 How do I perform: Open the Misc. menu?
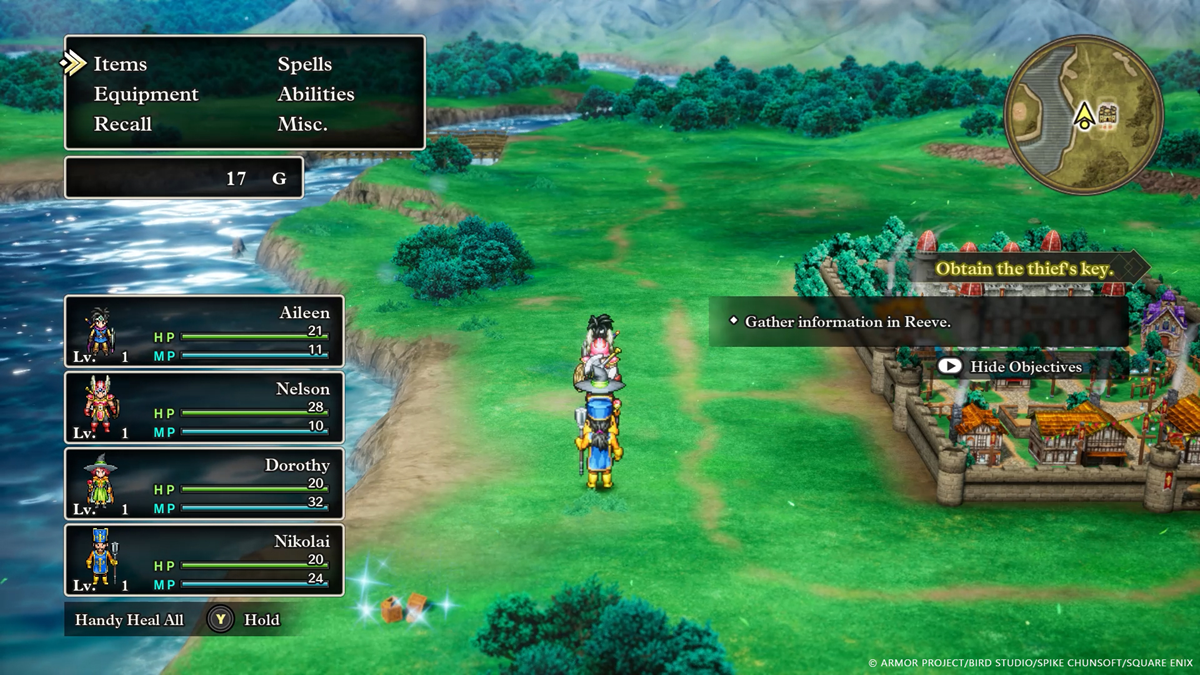pos(303,124)
